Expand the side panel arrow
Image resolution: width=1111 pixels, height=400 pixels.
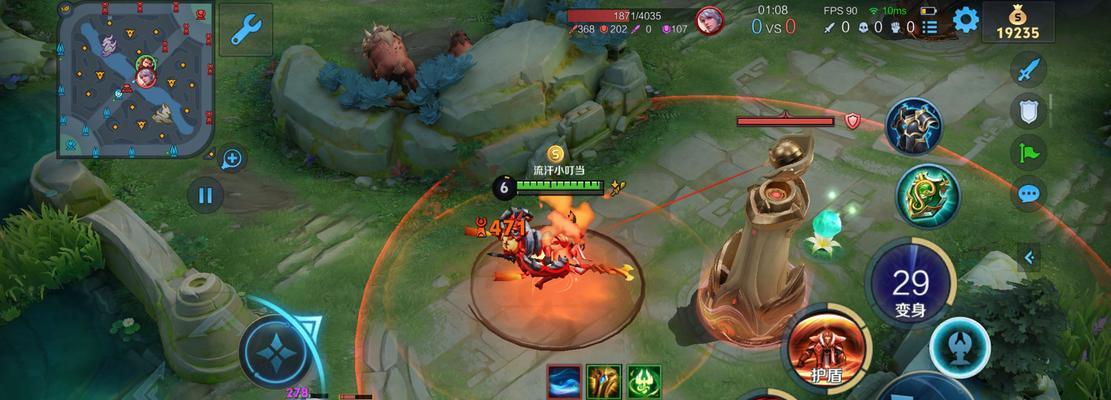(1028, 258)
